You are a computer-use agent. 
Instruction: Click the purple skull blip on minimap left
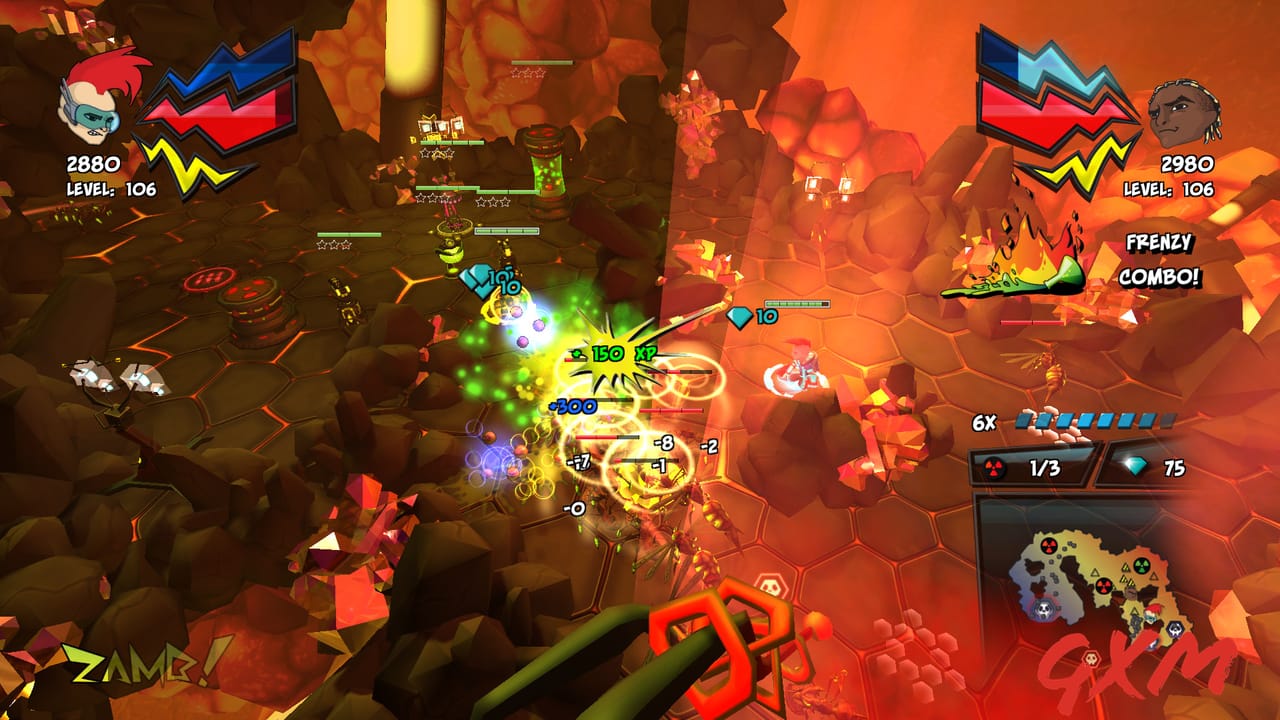pos(1044,609)
